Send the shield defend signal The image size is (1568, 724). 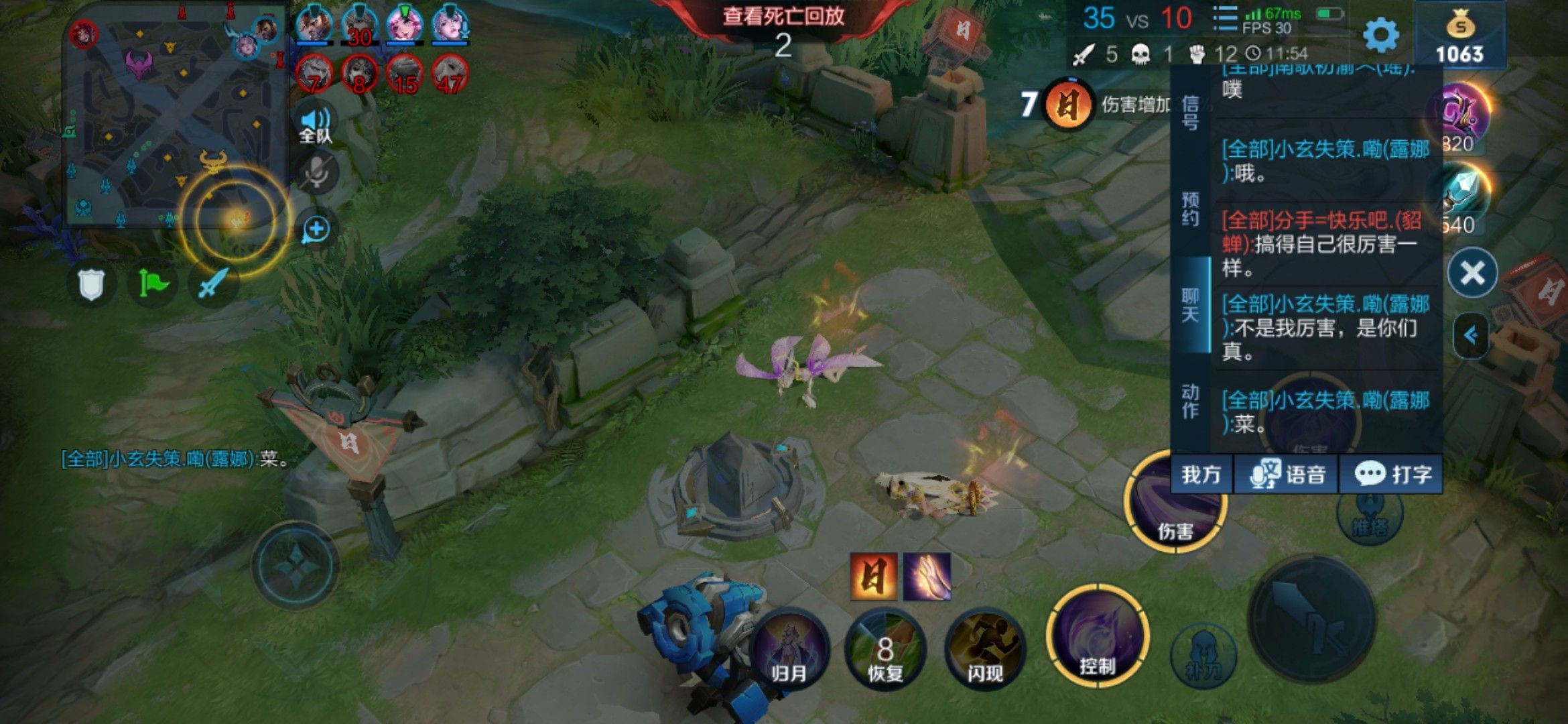(x=91, y=284)
